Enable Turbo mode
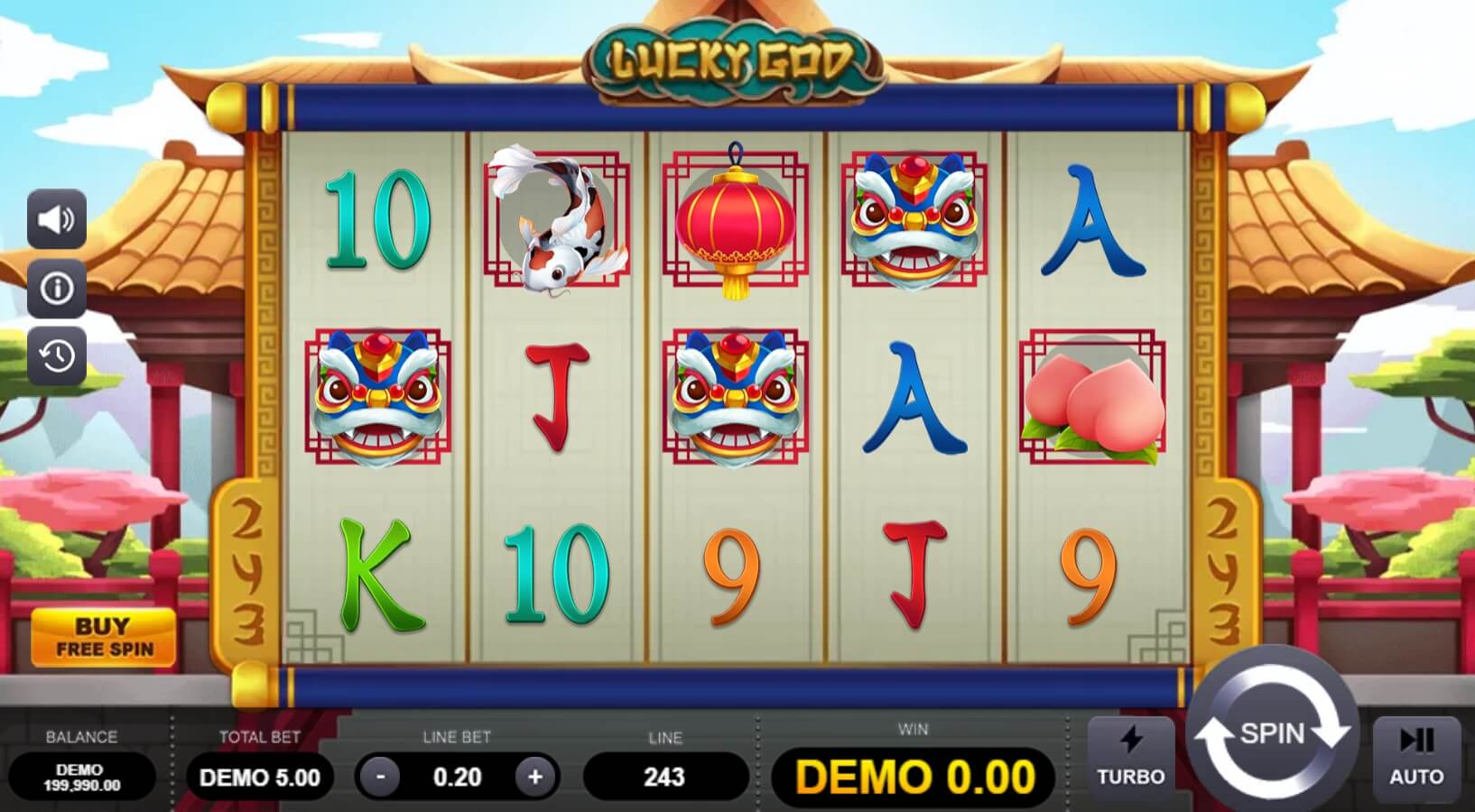1475x812 pixels. [x=1131, y=758]
